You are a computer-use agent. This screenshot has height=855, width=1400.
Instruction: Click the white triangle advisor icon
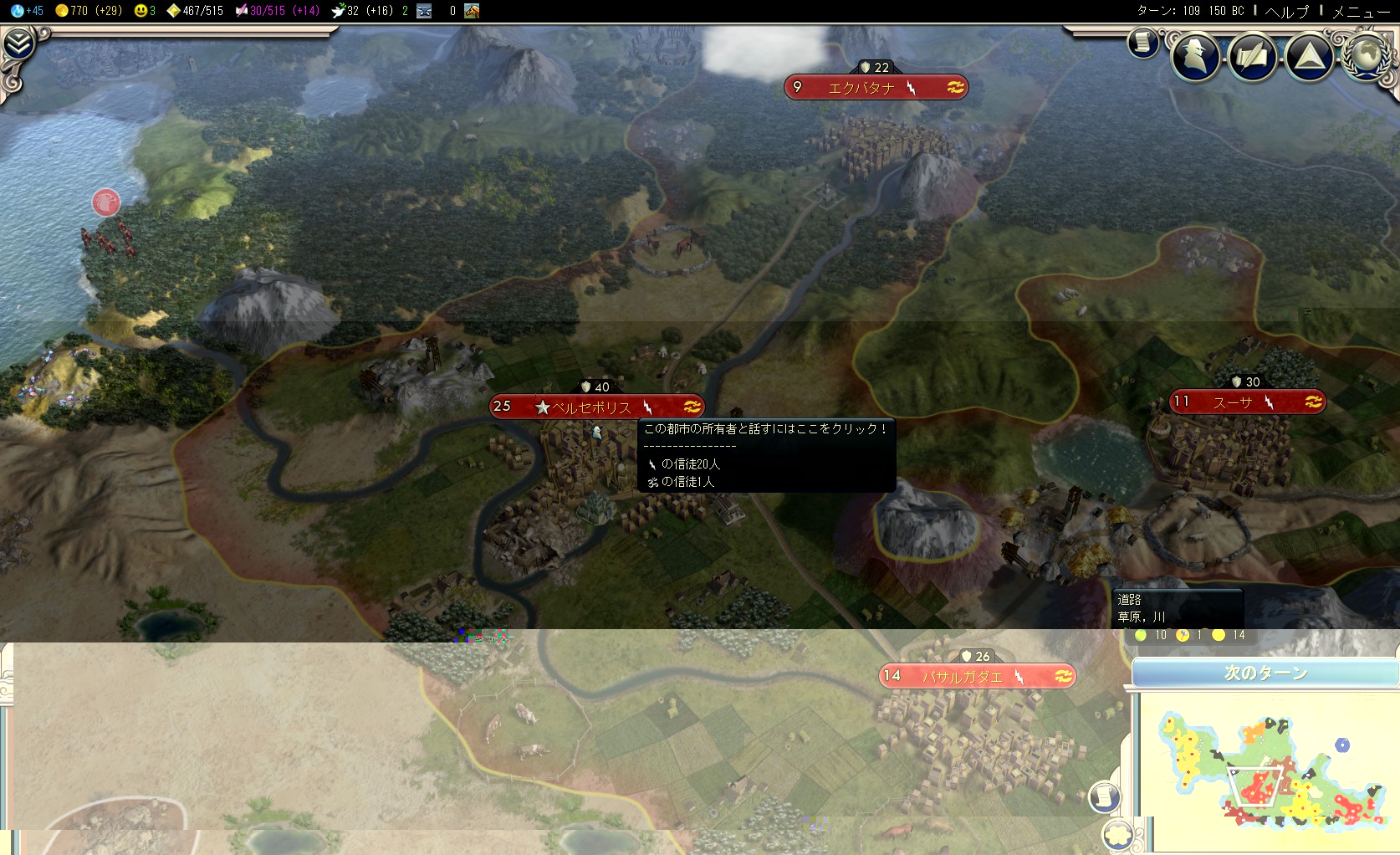click(1309, 56)
